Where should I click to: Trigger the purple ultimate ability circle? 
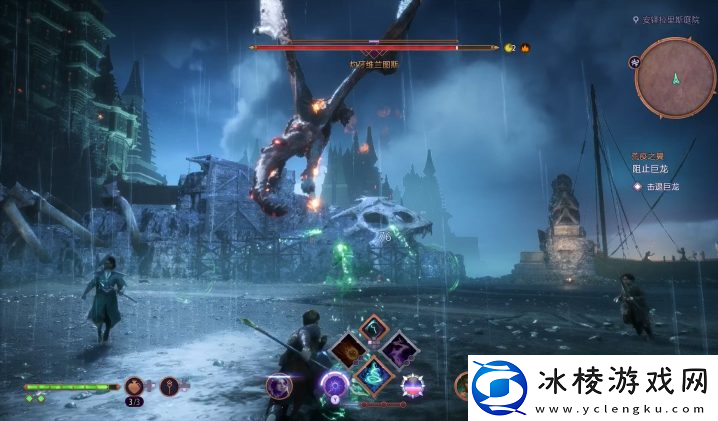pos(333,385)
